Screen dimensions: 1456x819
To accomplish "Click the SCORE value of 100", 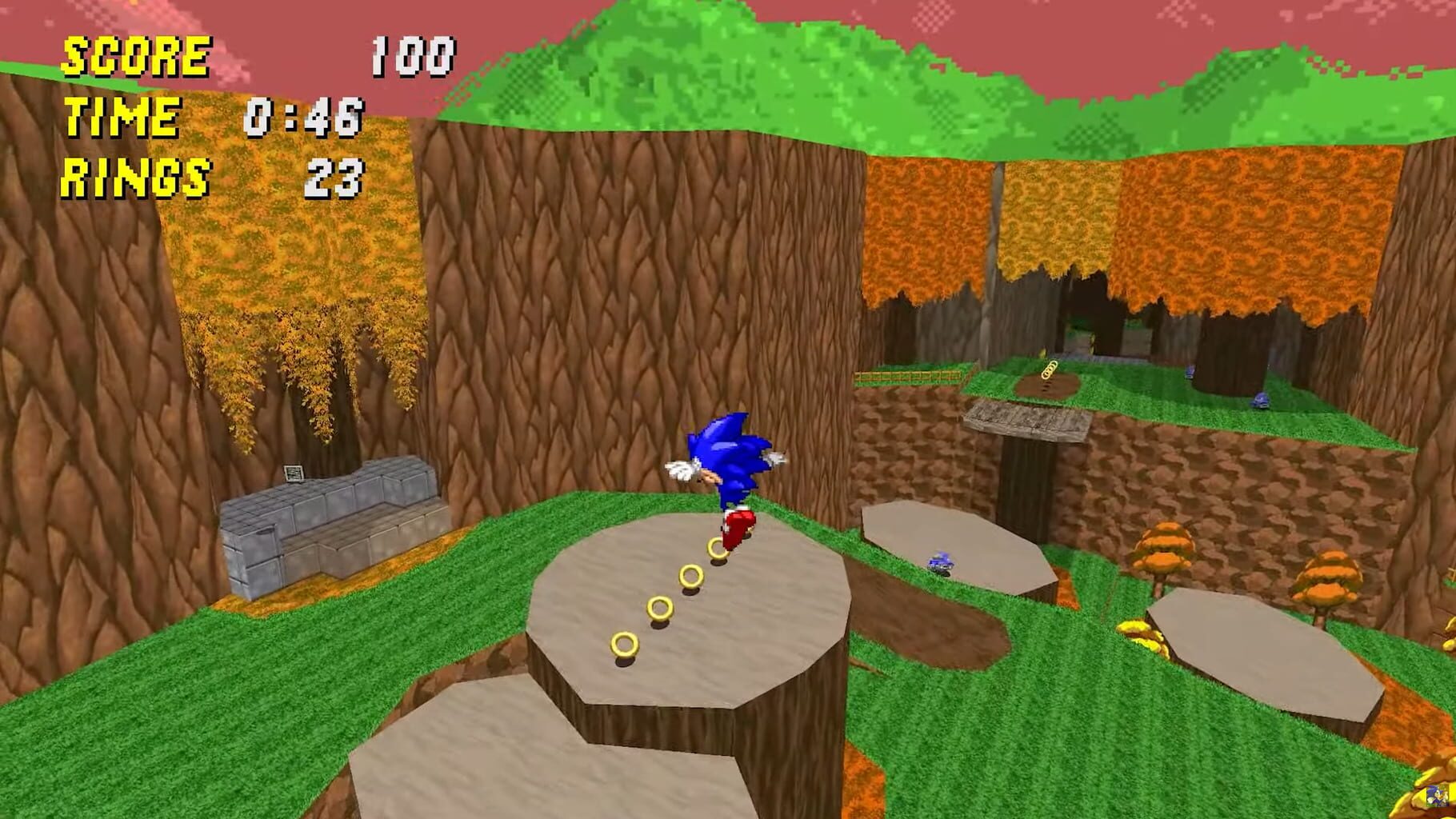I will [413, 54].
